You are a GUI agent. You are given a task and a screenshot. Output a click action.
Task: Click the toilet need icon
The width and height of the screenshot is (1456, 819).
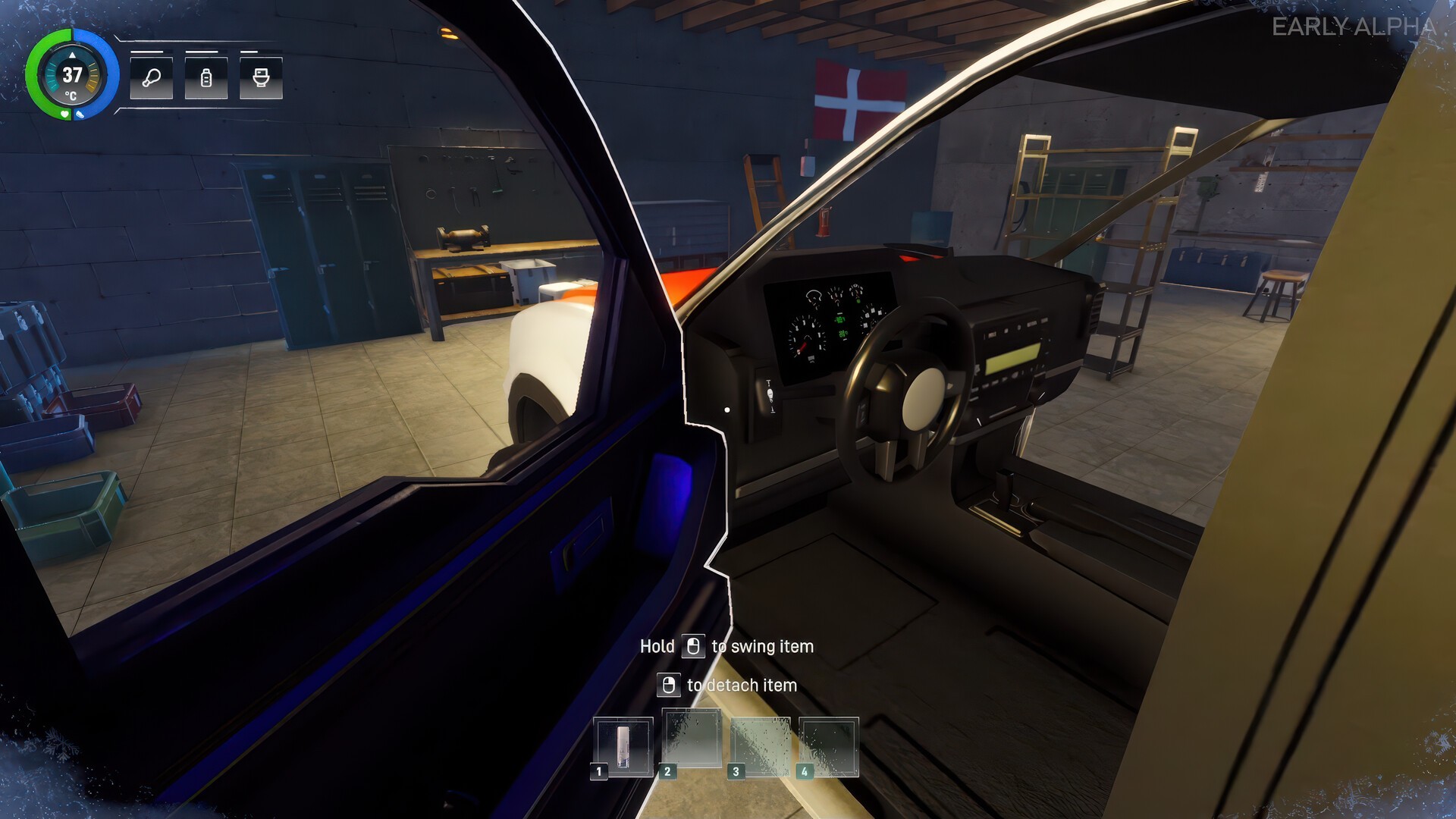(261, 77)
